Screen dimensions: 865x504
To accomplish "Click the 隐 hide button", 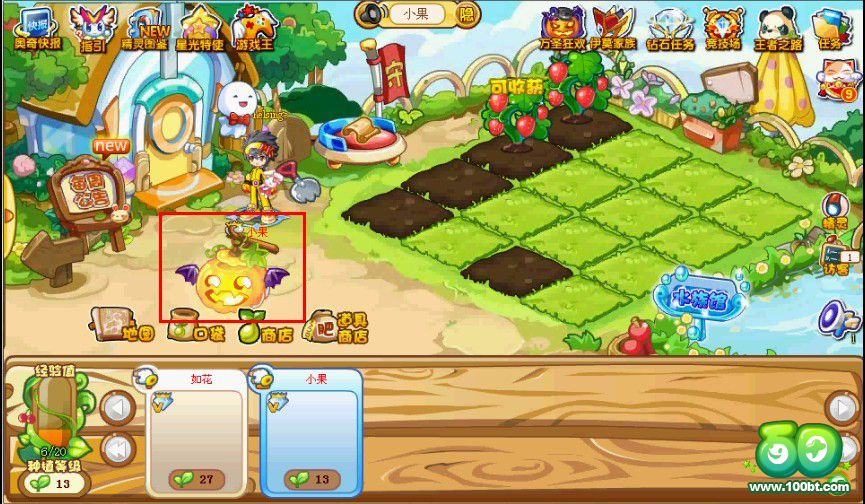I will [x=467, y=14].
